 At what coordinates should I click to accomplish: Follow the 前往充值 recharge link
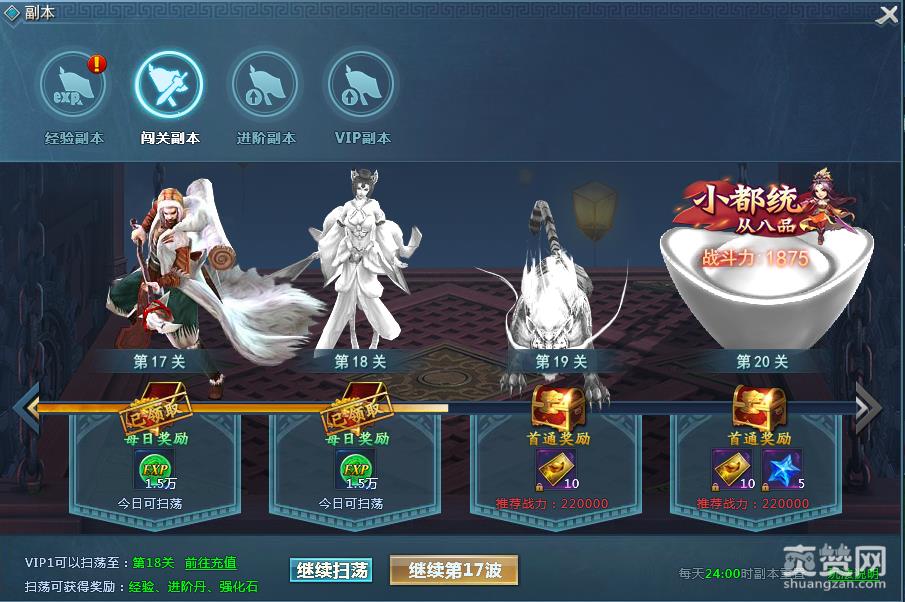coord(211,563)
